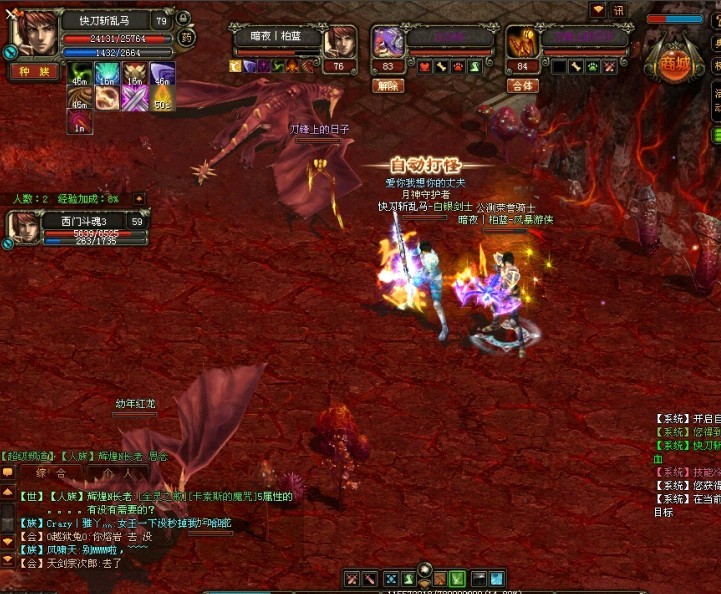Select the purple pet portrait, level 83
The image size is (721, 594).
(x=387, y=43)
